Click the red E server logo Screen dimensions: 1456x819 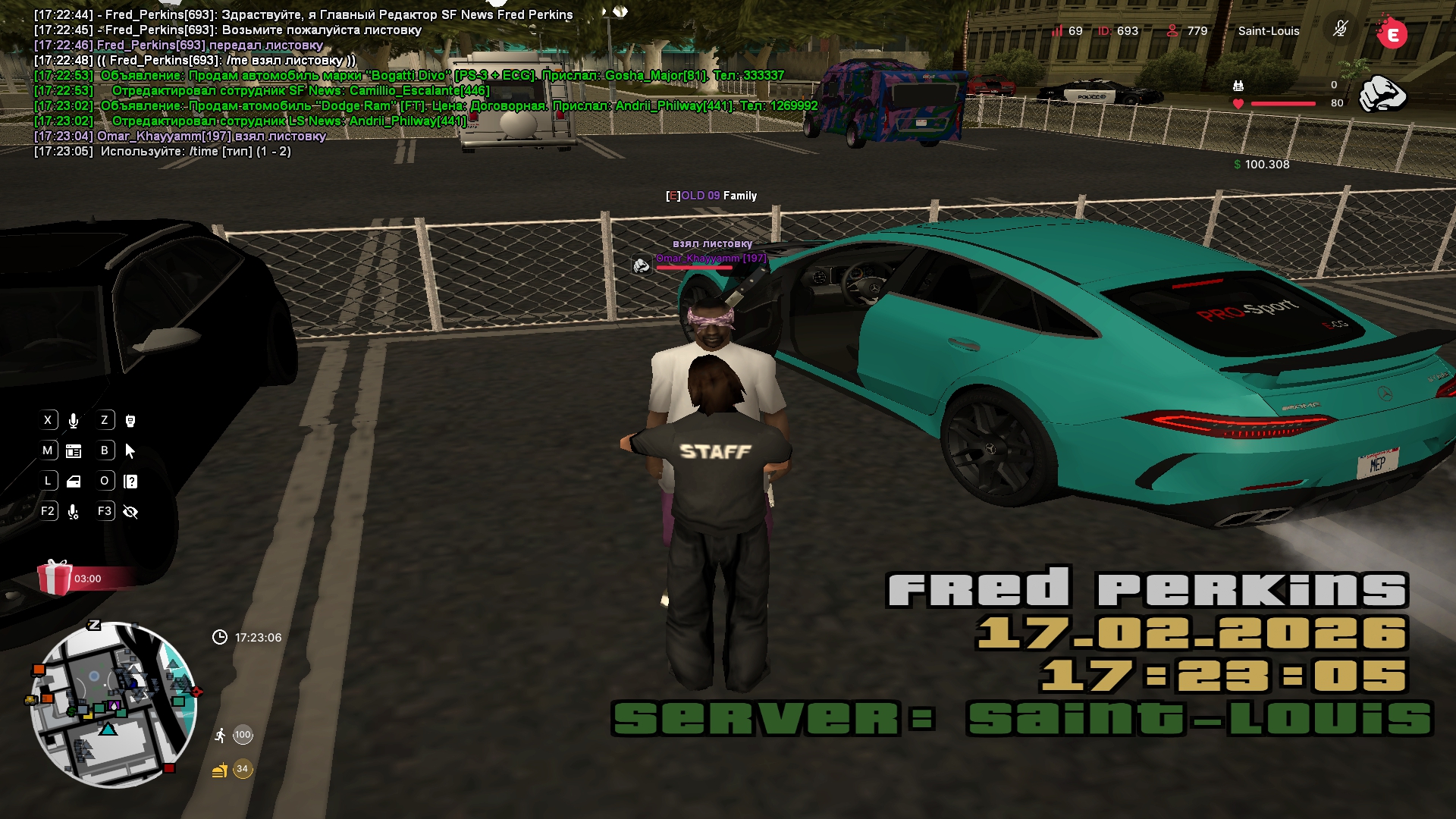tap(1392, 33)
